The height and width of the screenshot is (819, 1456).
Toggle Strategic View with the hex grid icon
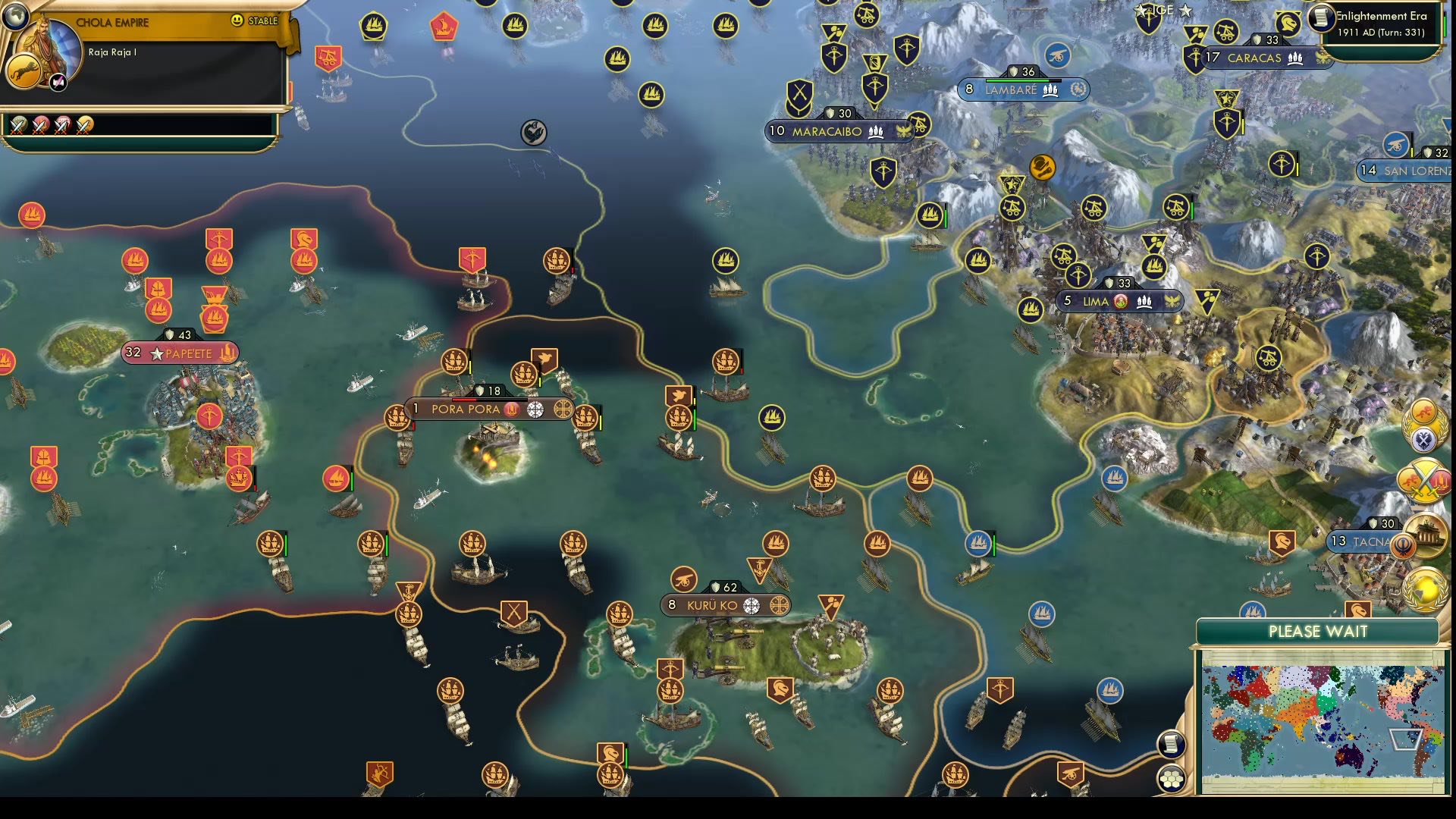click(1172, 777)
